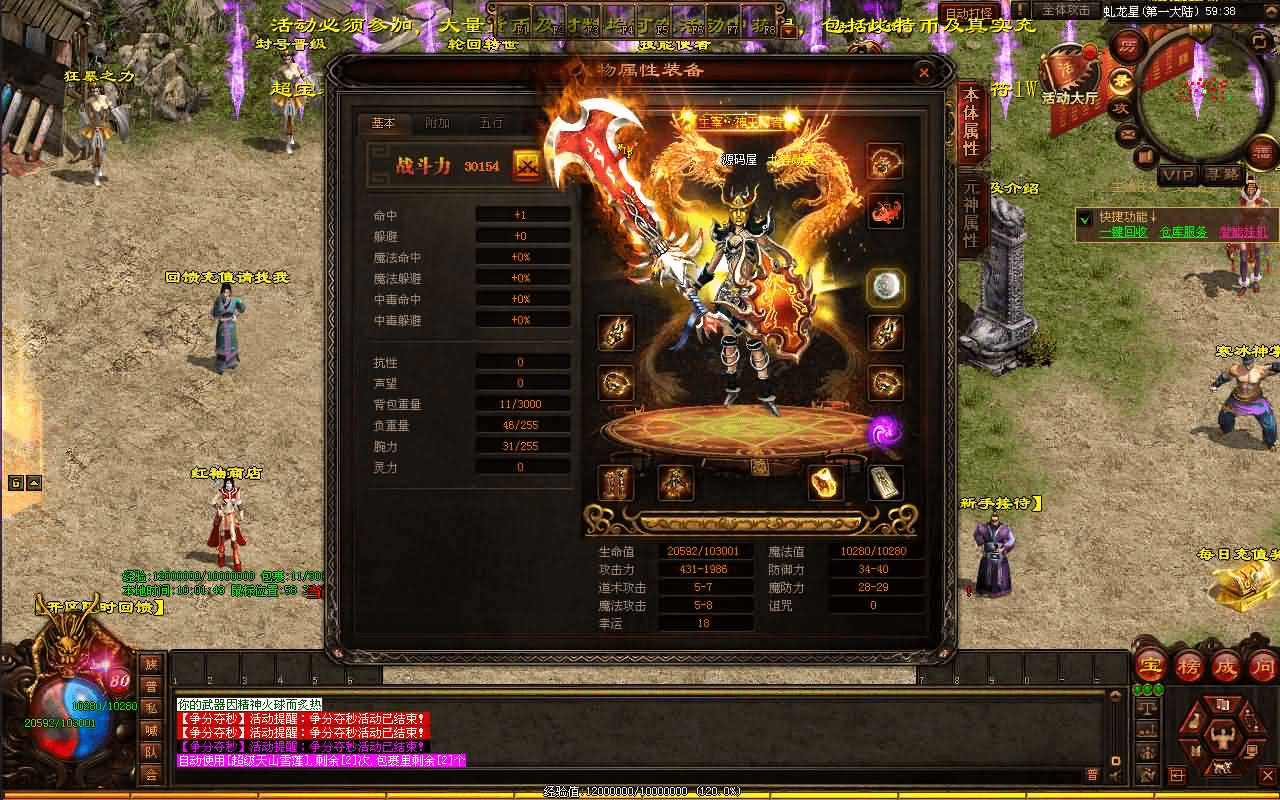Viewport: 1280px width, 800px height.
Task: Activate the 寻路 pathfinding button
Action: tap(1221, 175)
